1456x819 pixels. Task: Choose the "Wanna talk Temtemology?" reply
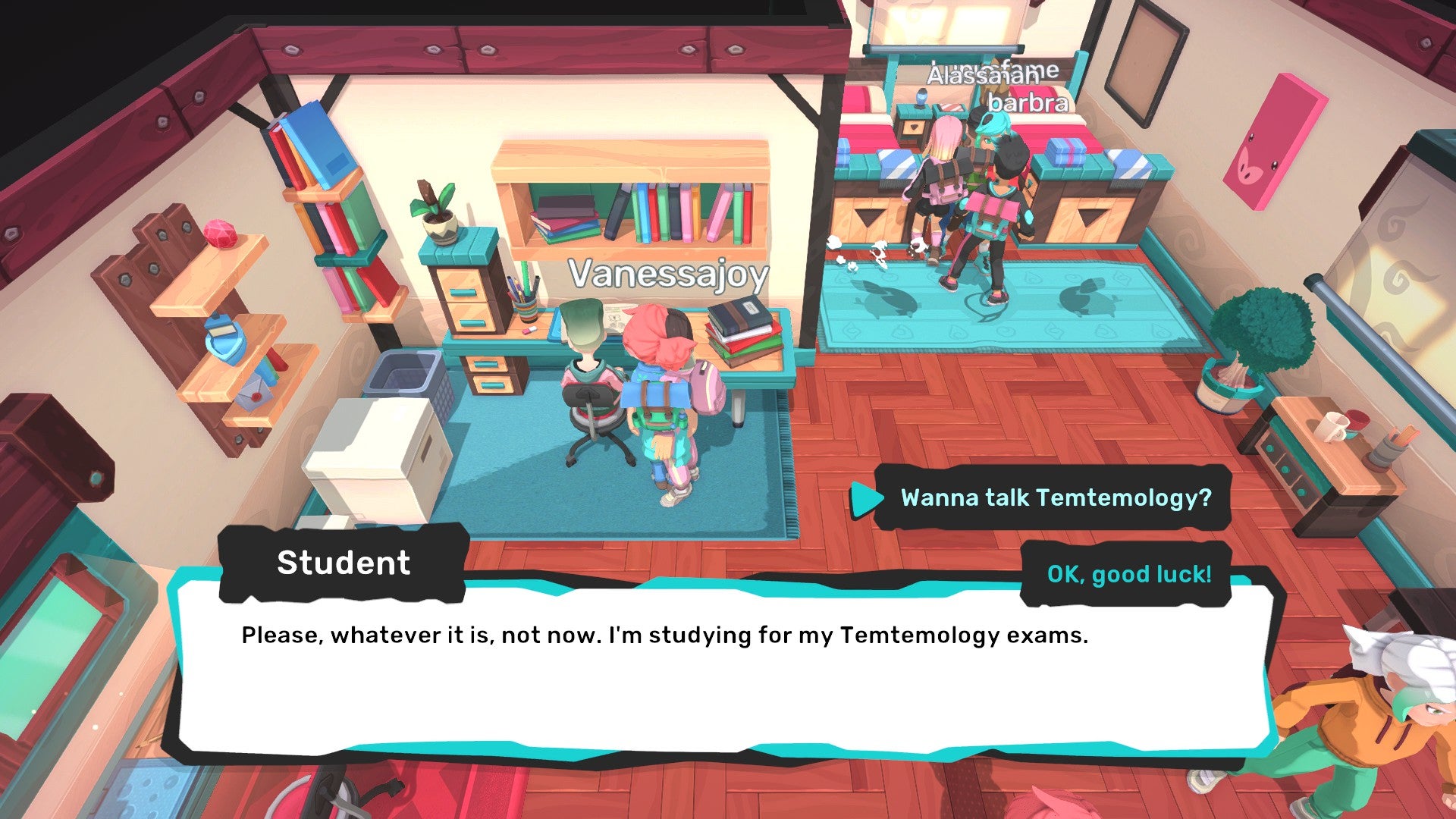(x=1055, y=498)
